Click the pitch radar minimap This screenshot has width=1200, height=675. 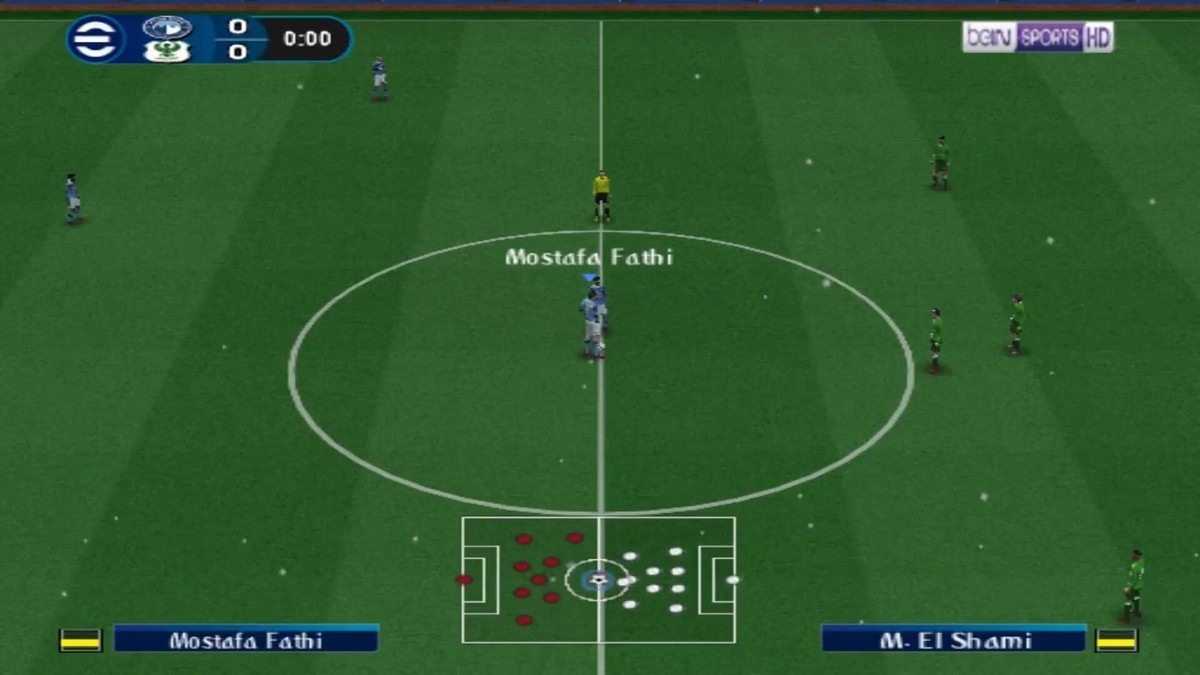[x=598, y=580]
